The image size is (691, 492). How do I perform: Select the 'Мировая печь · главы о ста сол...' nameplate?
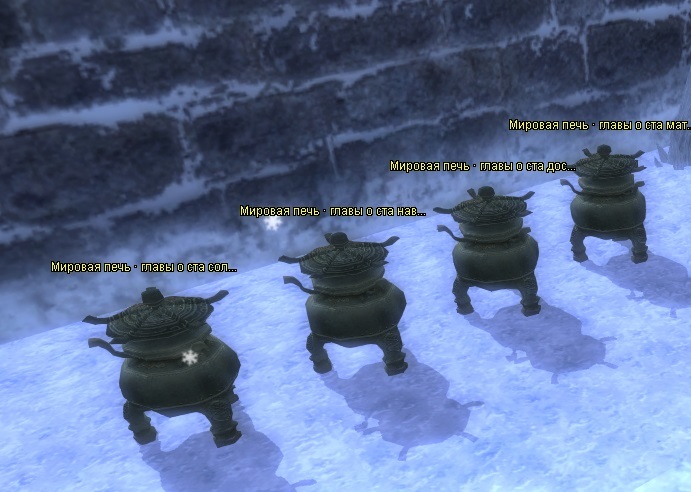(x=144, y=267)
